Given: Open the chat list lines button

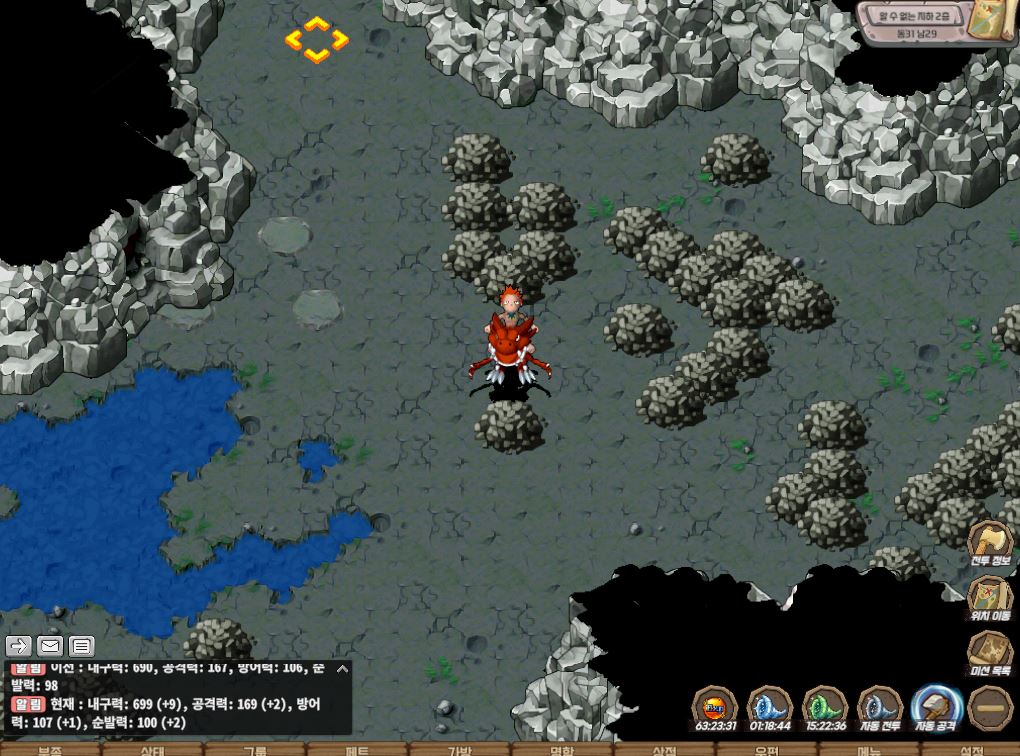Looking at the screenshot, I should [x=81, y=646].
